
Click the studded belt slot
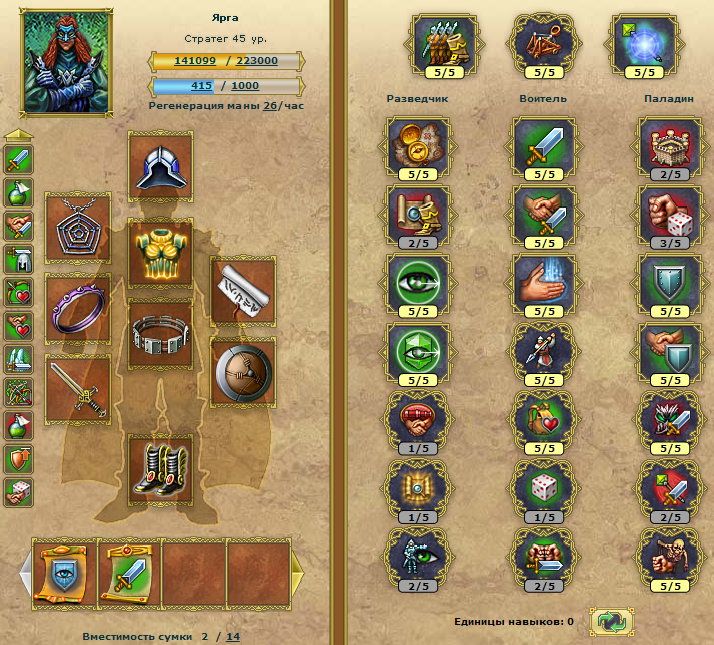click(x=161, y=333)
